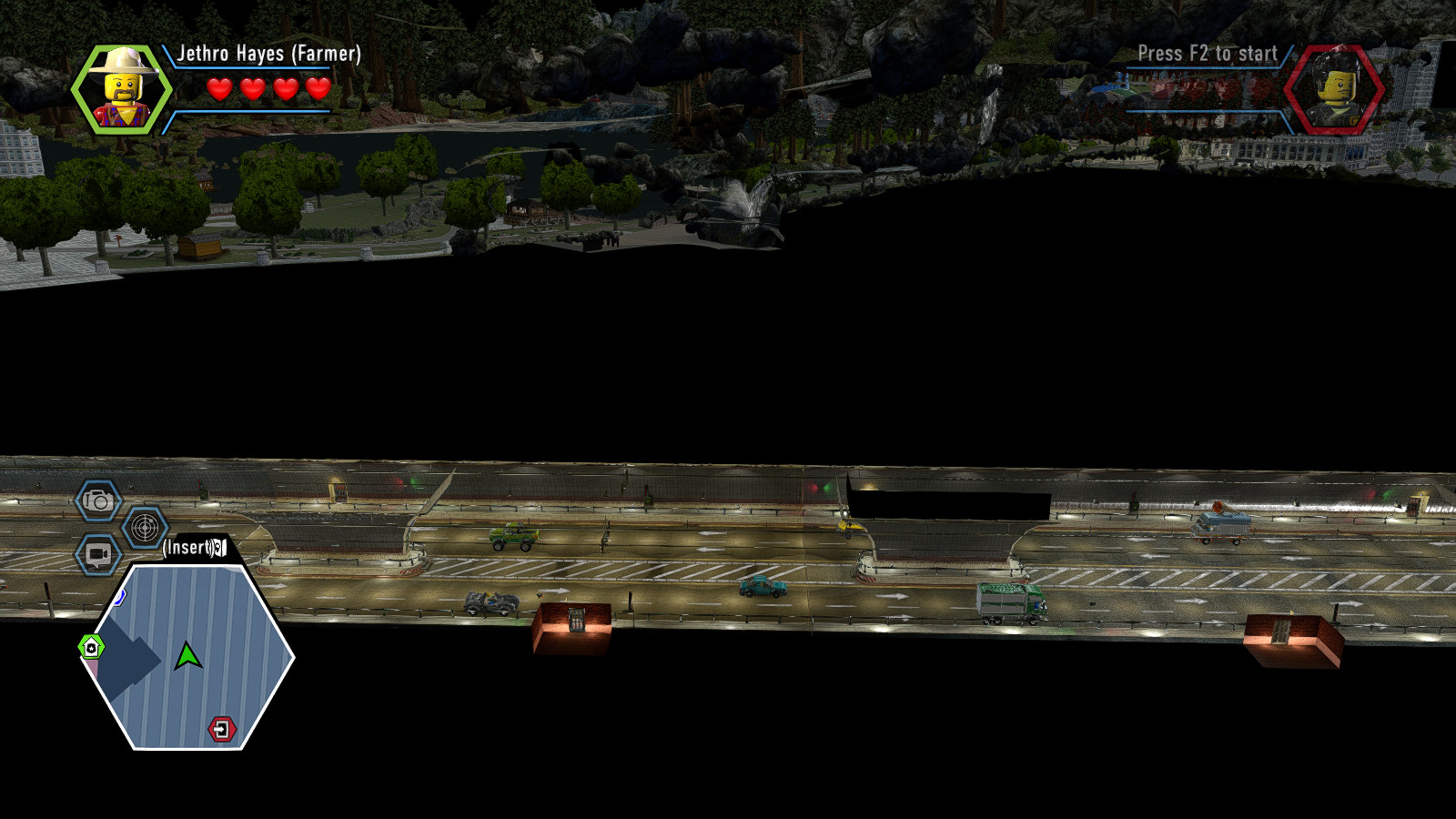
Task: Click the blue waypoint icon on the minimap
Action: point(119,596)
